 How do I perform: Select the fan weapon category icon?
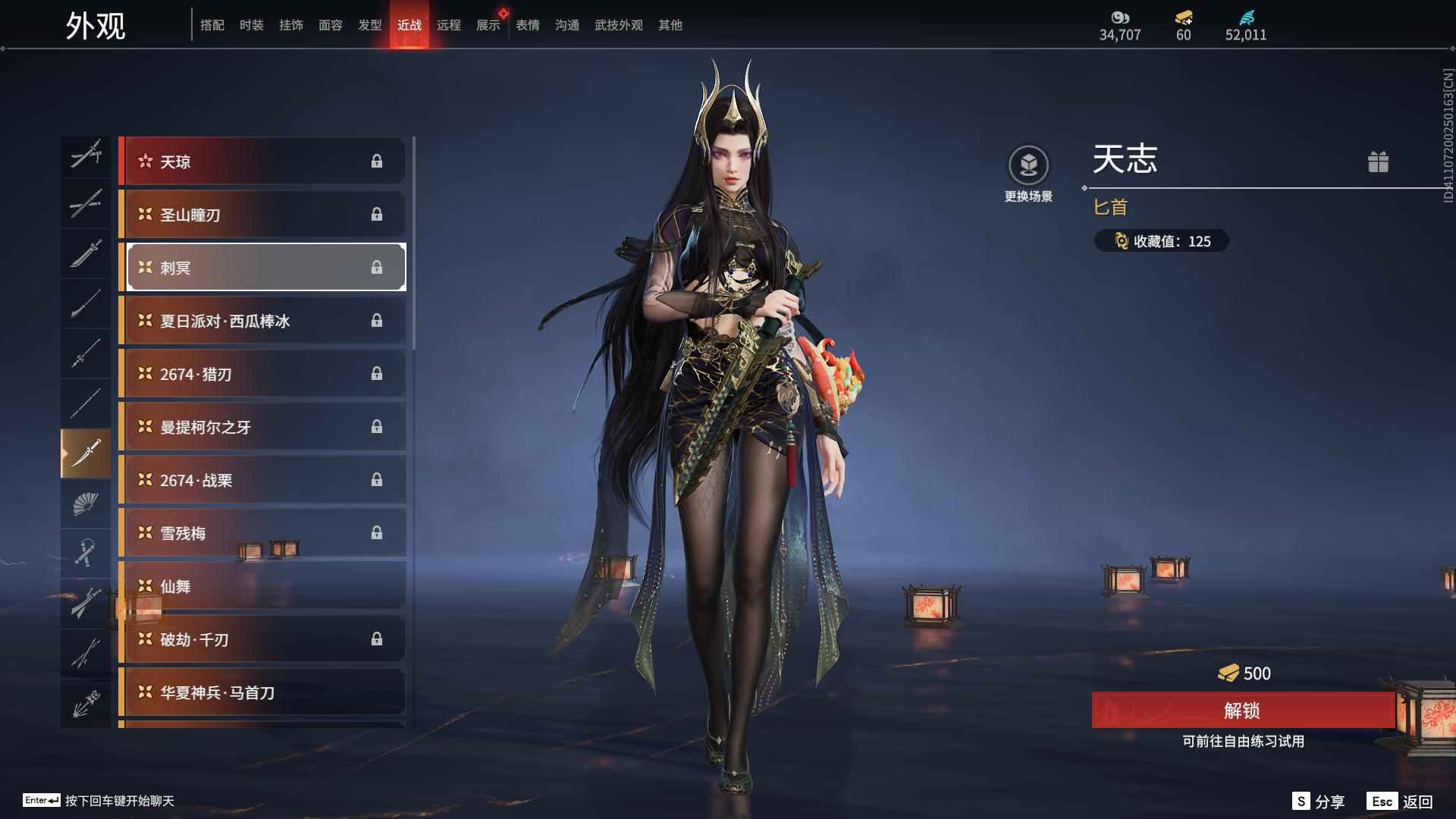click(86, 504)
